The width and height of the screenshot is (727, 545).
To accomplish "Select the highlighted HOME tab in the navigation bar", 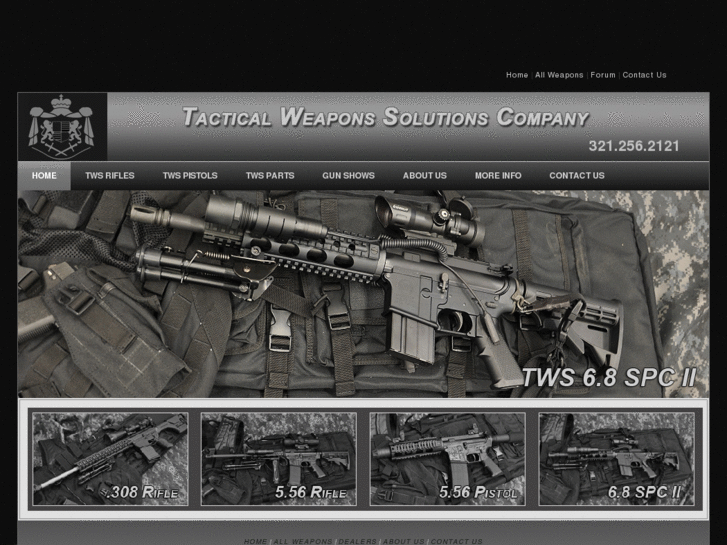I will (44, 176).
